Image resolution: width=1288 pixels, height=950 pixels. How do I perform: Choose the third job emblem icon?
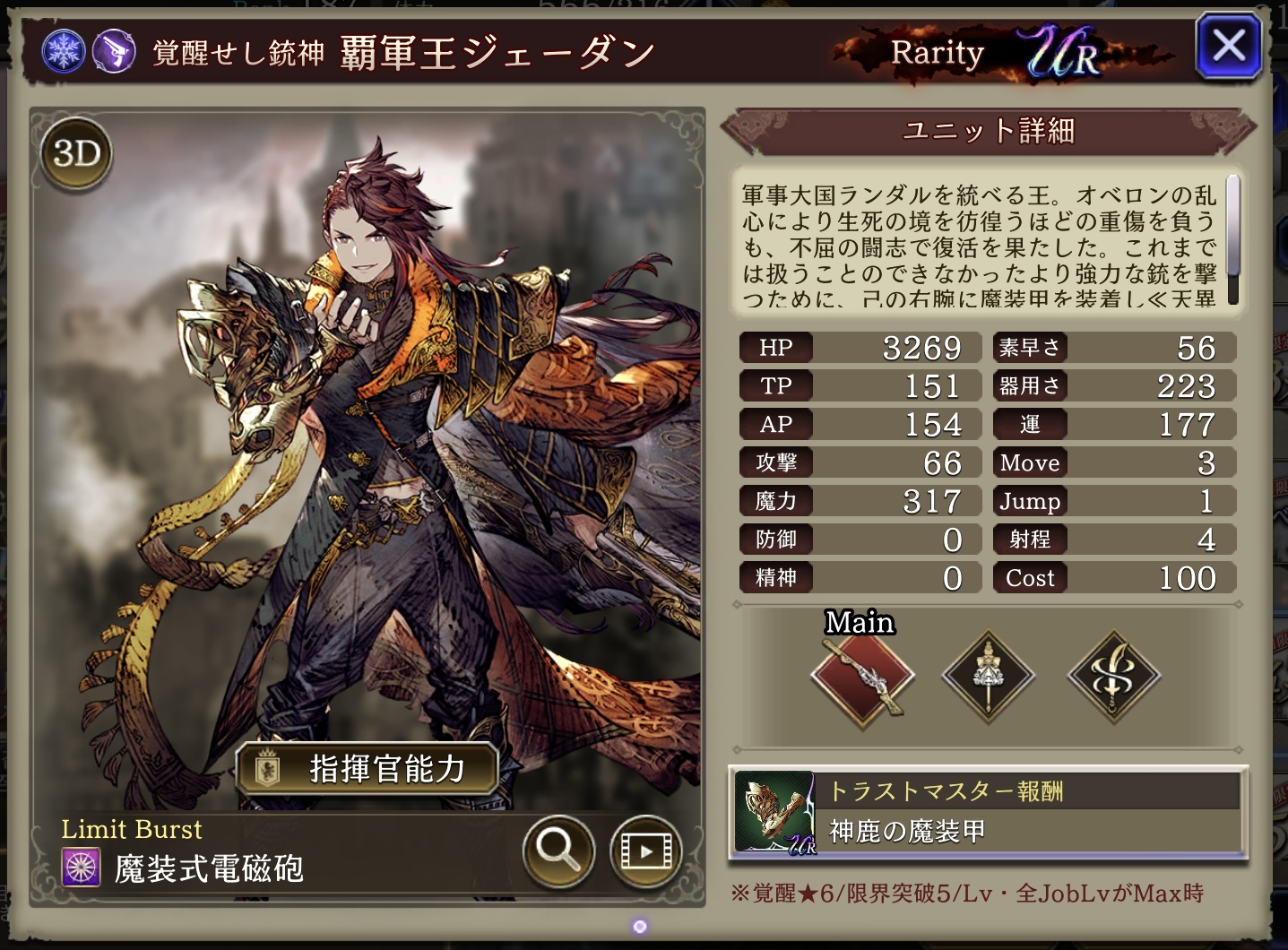pyautogui.click(x=1114, y=675)
